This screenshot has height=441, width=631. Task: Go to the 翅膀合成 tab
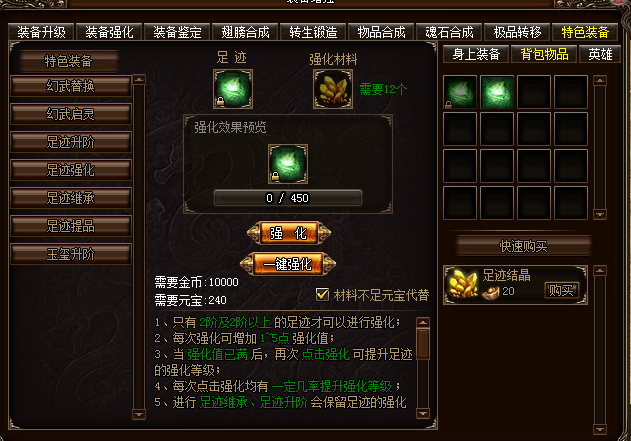click(x=246, y=31)
